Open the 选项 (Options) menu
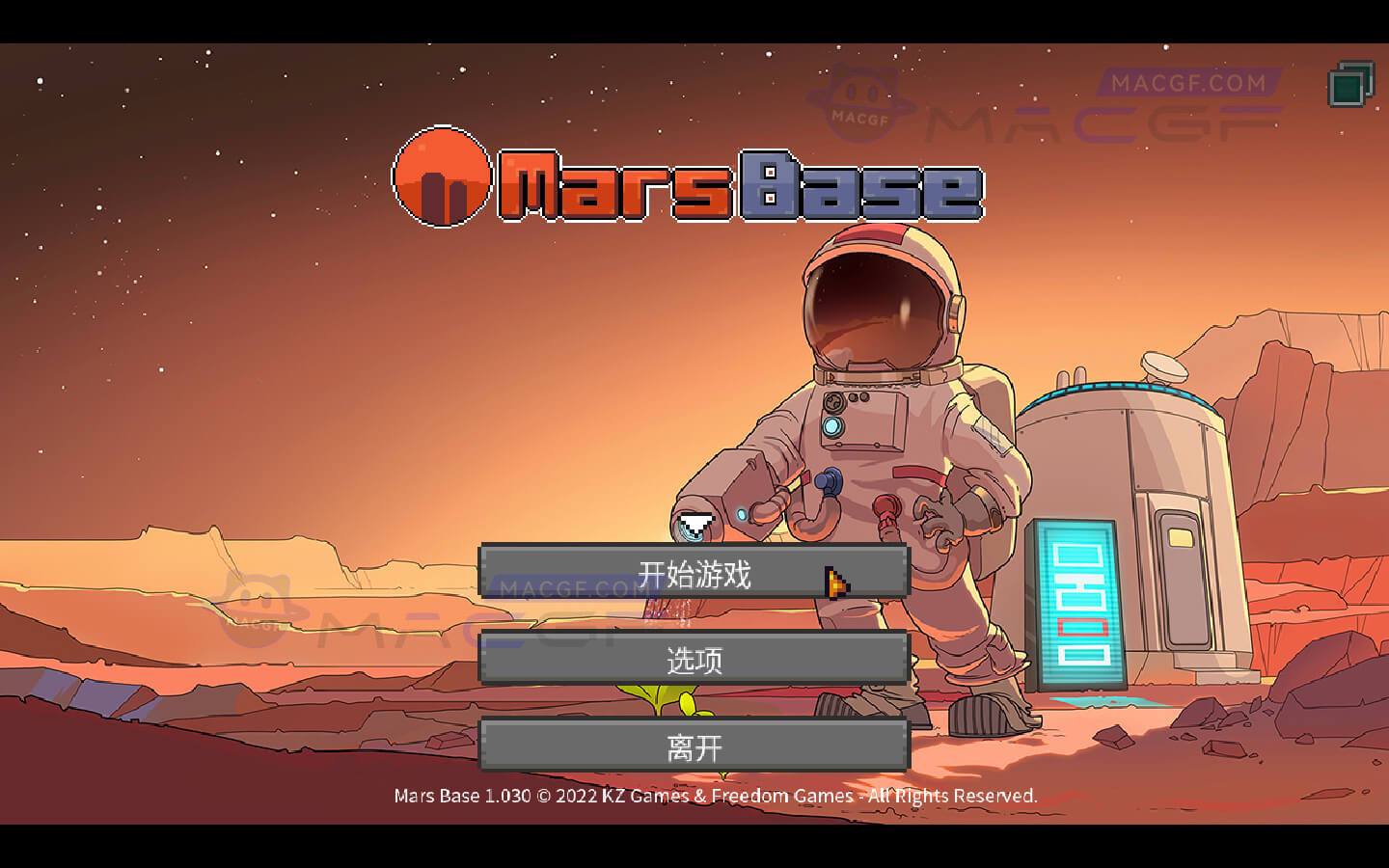Screen dimensions: 1389x868 [694, 660]
